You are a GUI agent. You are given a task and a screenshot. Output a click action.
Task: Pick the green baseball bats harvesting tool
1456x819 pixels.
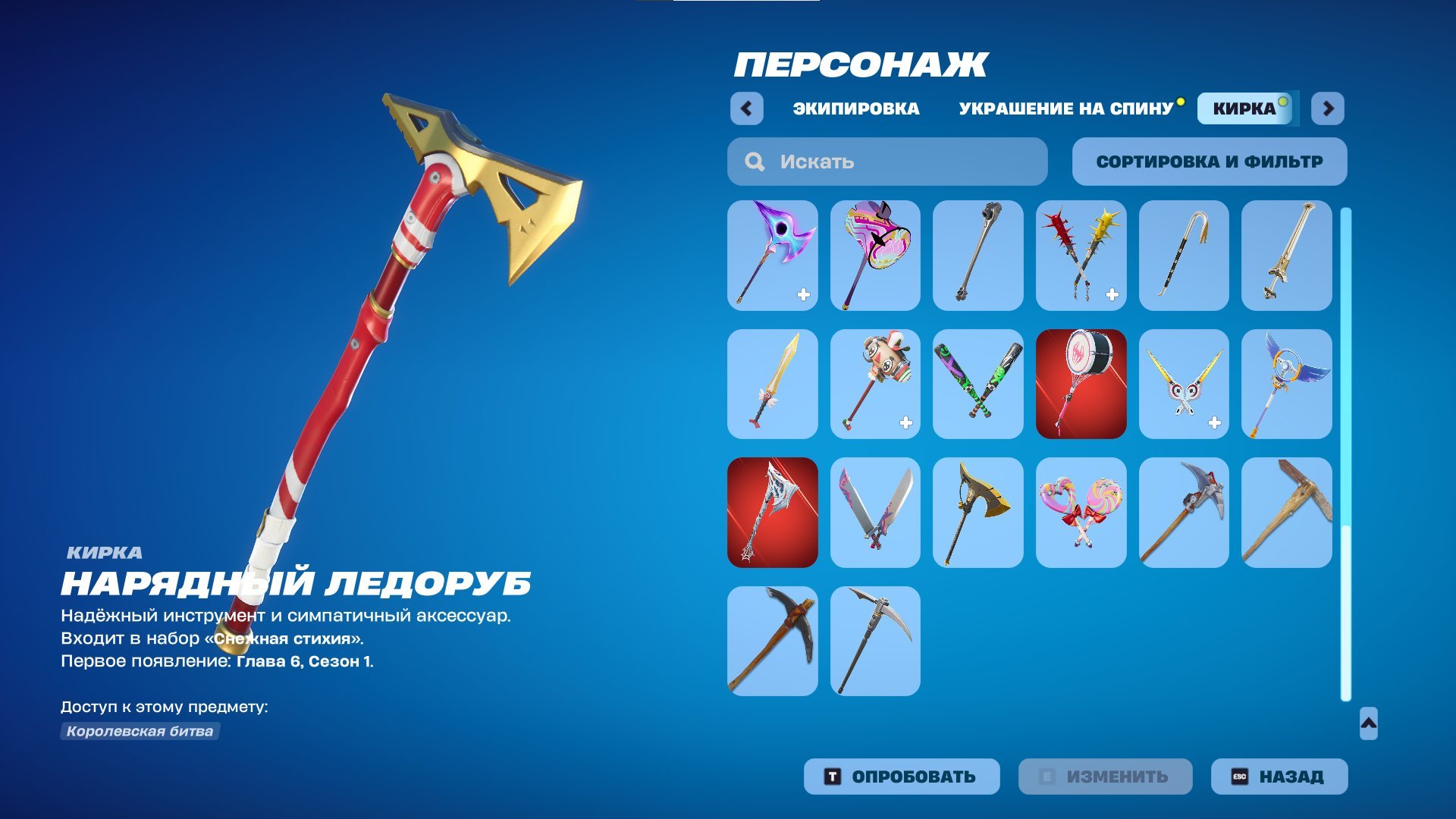(x=978, y=384)
